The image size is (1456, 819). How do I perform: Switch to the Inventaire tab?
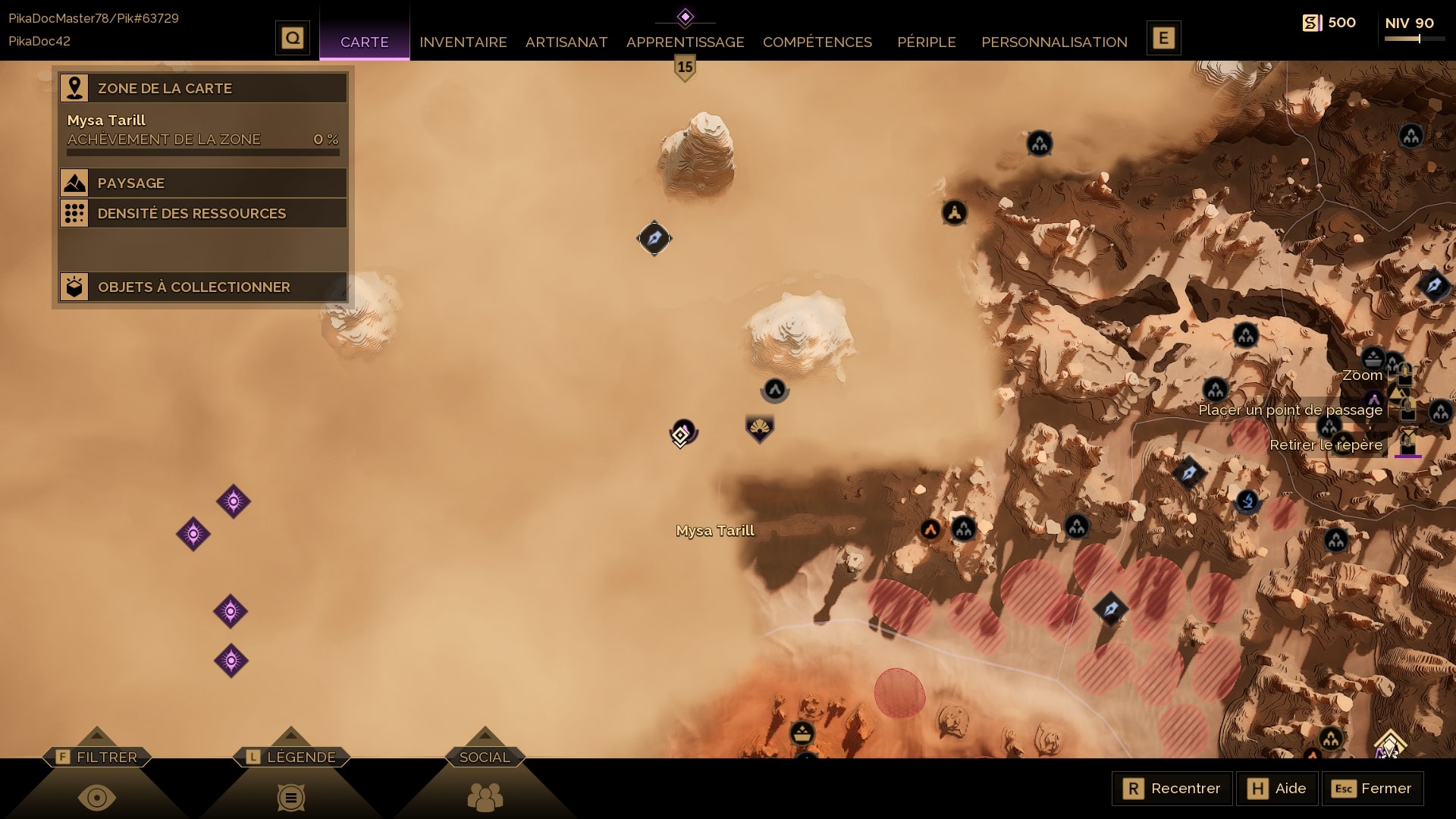tap(463, 42)
